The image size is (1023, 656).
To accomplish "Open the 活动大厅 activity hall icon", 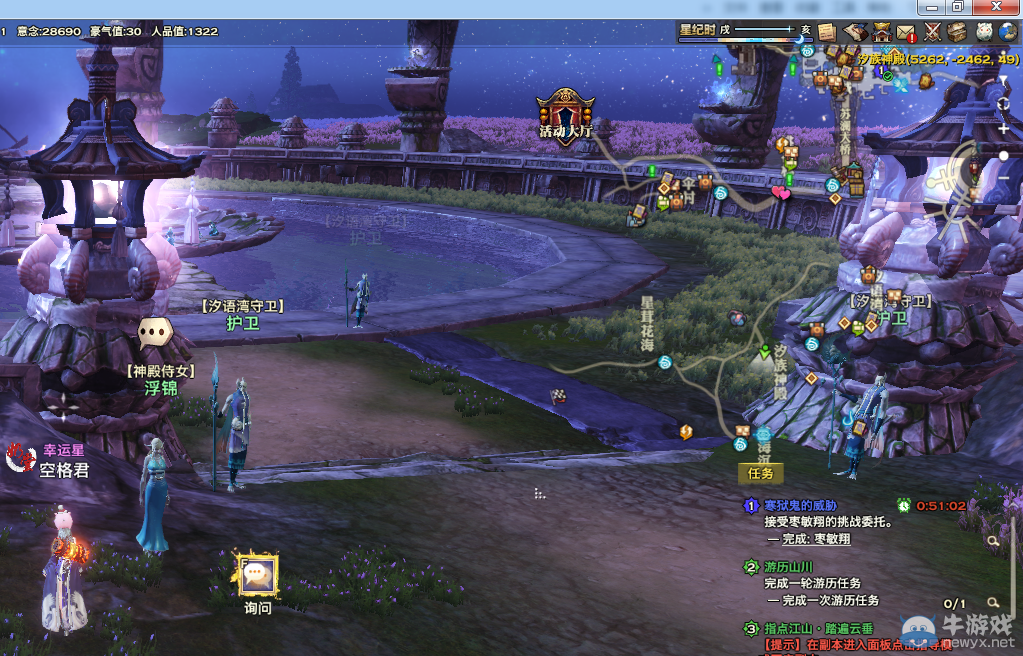I will [566, 116].
